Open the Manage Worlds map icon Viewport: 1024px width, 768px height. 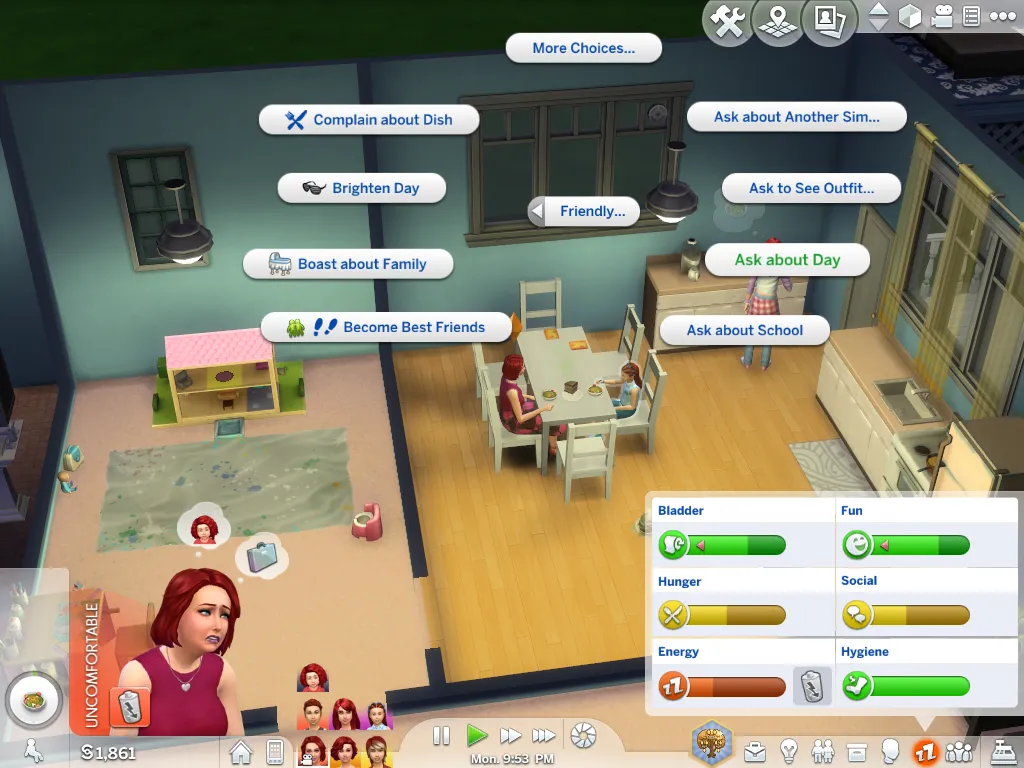(x=776, y=21)
